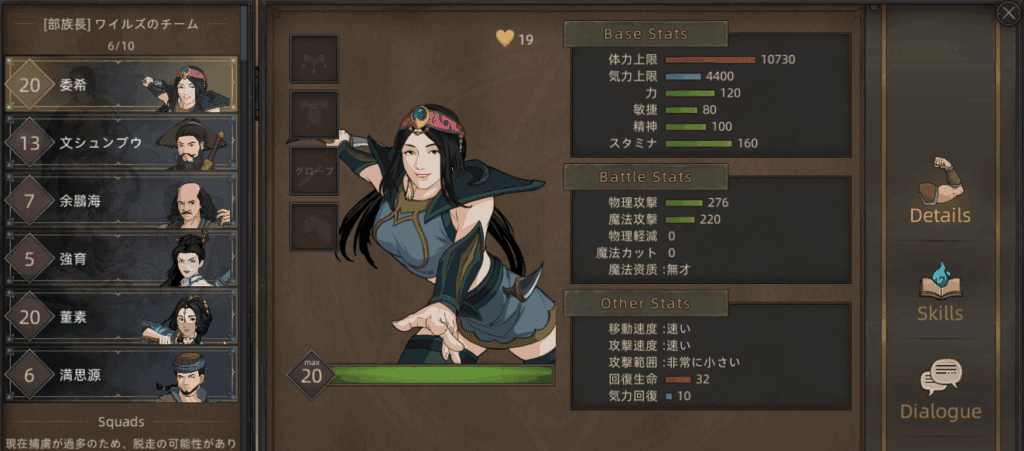The width and height of the screenshot is (1024, 451).
Task: Click the heart affinity icon
Action: point(505,39)
